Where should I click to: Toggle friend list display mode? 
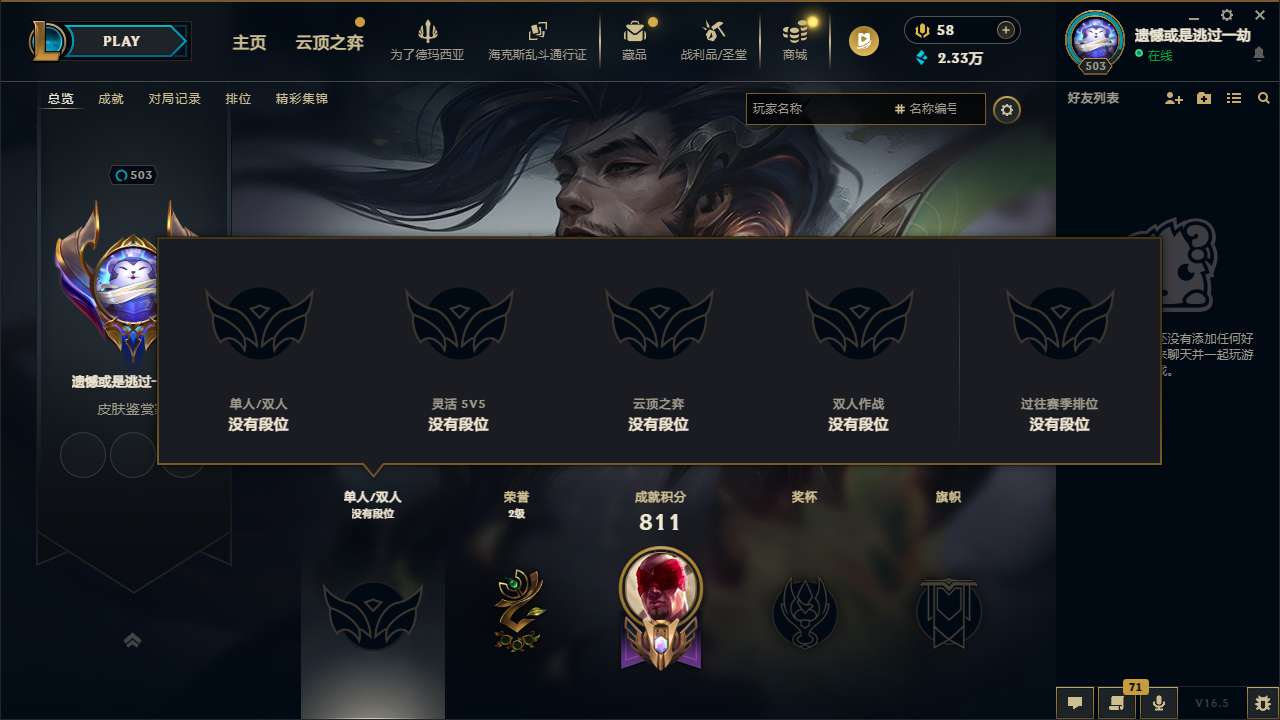[1233, 98]
